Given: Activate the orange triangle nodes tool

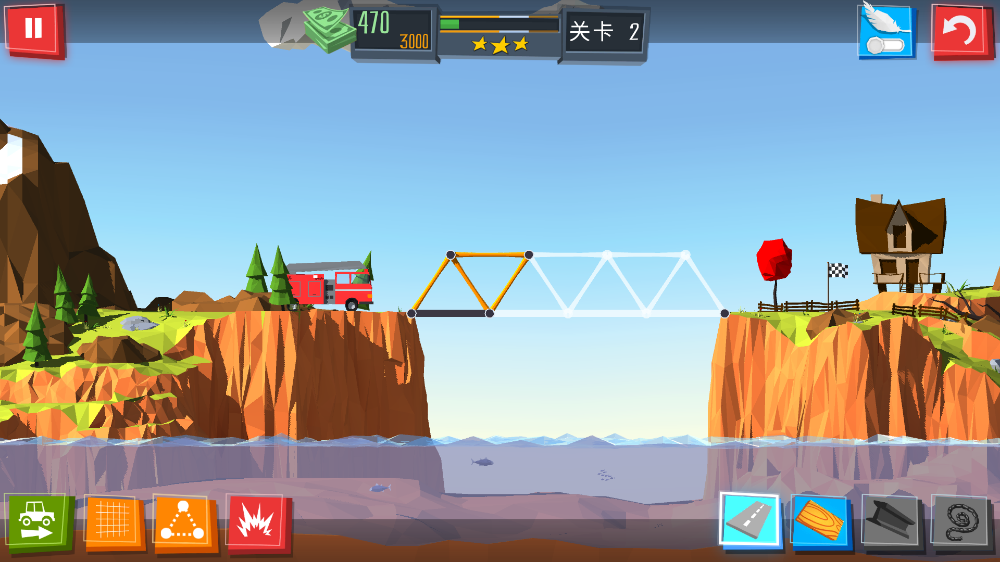Looking at the screenshot, I should coord(183,522).
